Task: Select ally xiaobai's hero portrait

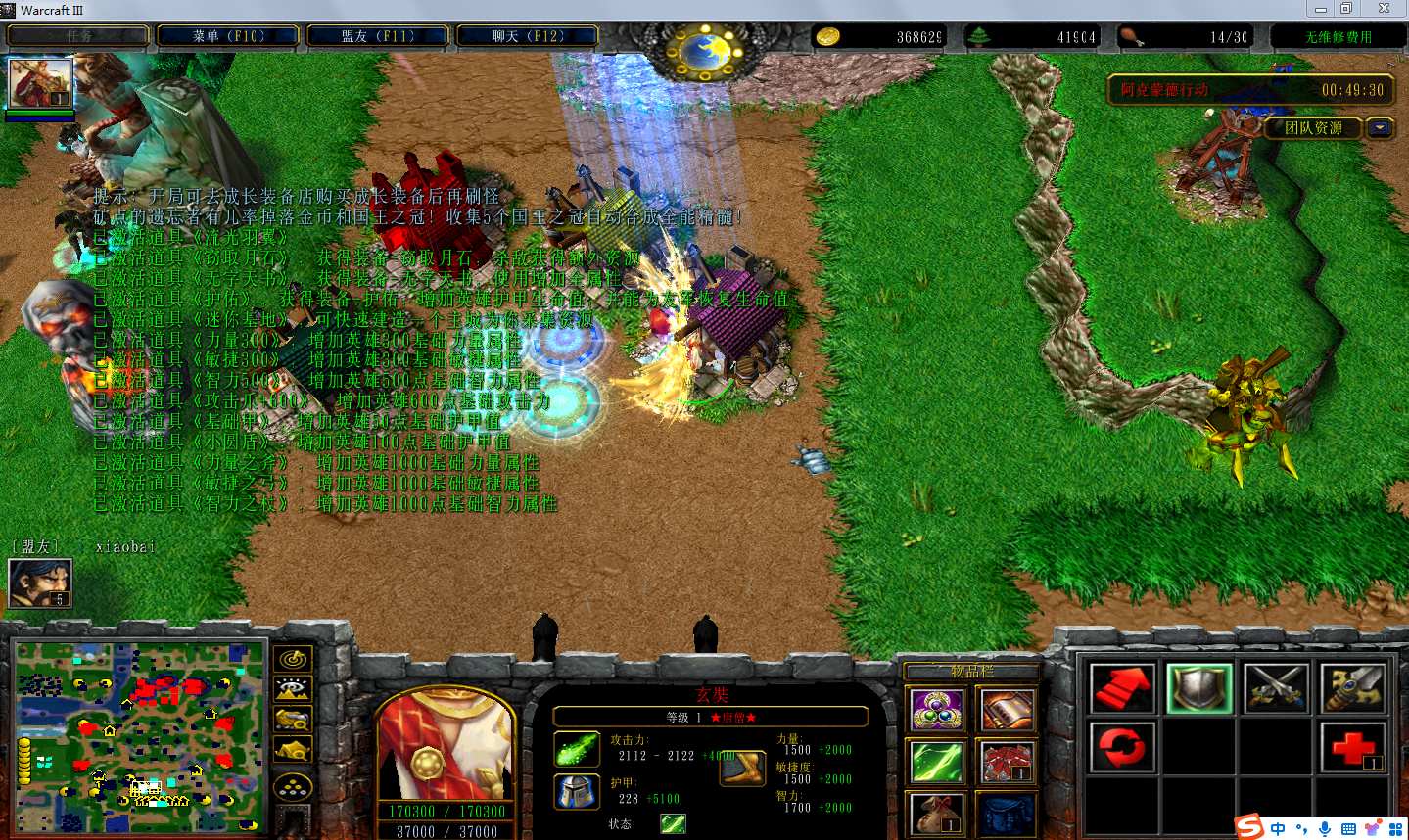Action: click(x=40, y=583)
